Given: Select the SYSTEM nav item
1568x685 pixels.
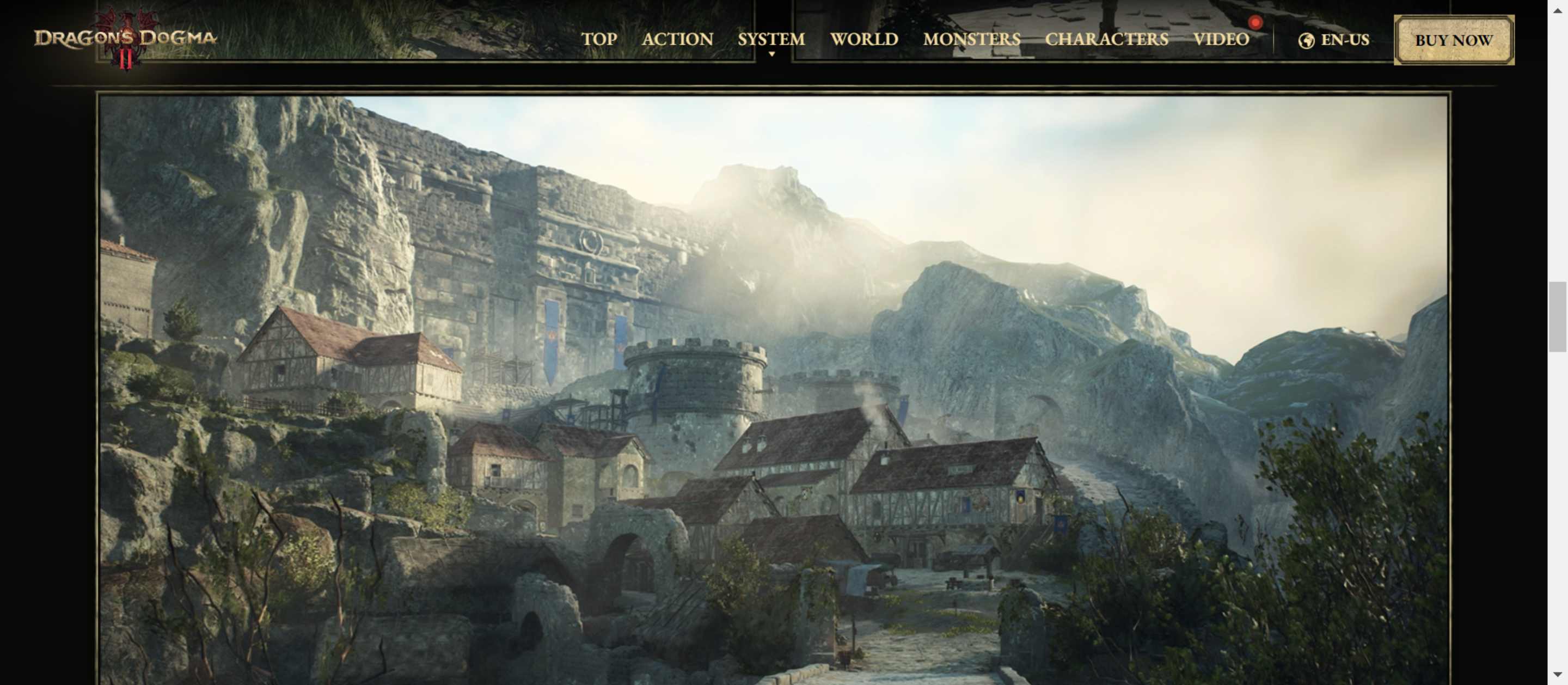Looking at the screenshot, I should coord(771,40).
